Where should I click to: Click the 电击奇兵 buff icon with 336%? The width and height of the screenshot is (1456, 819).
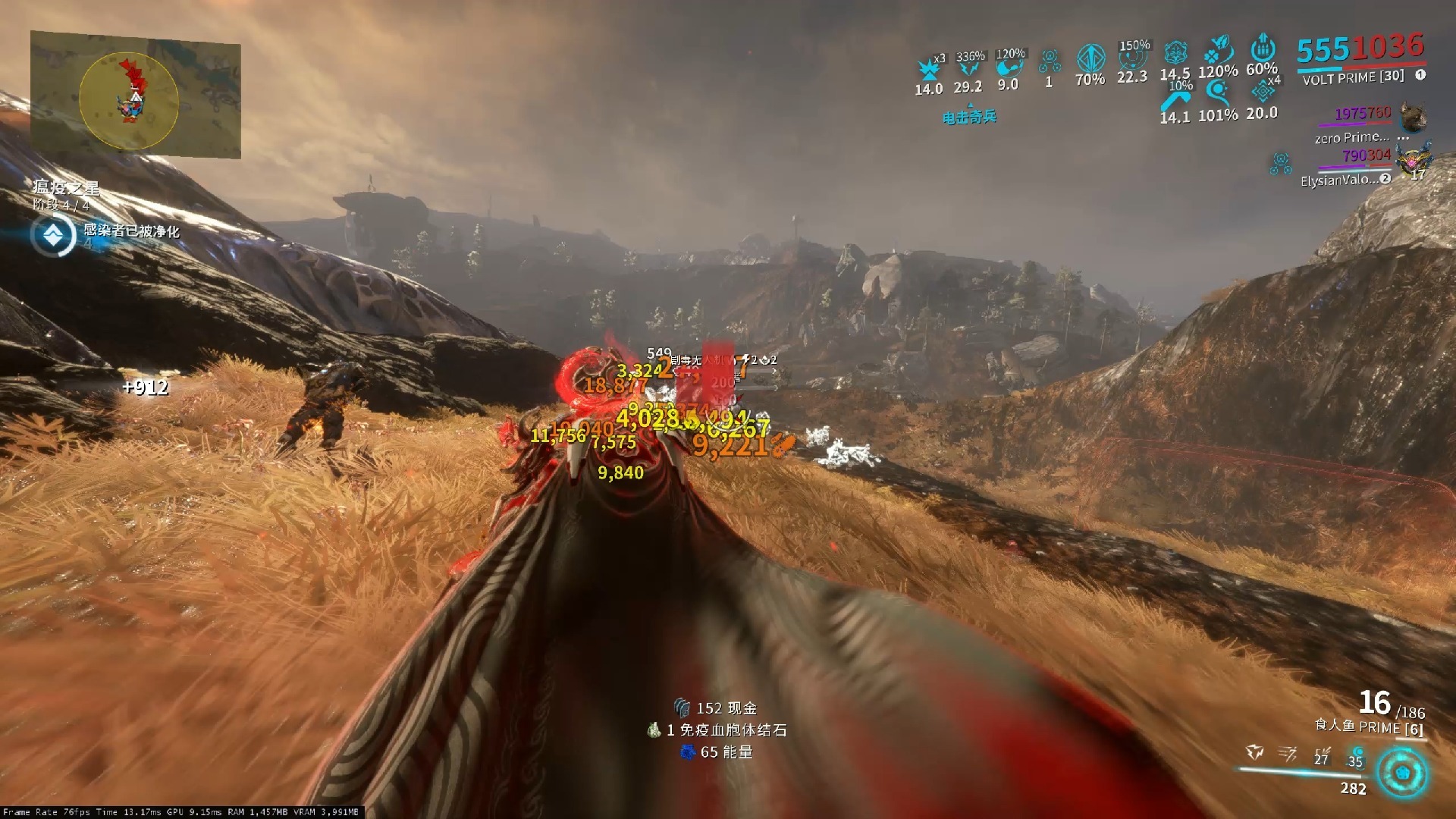[969, 69]
